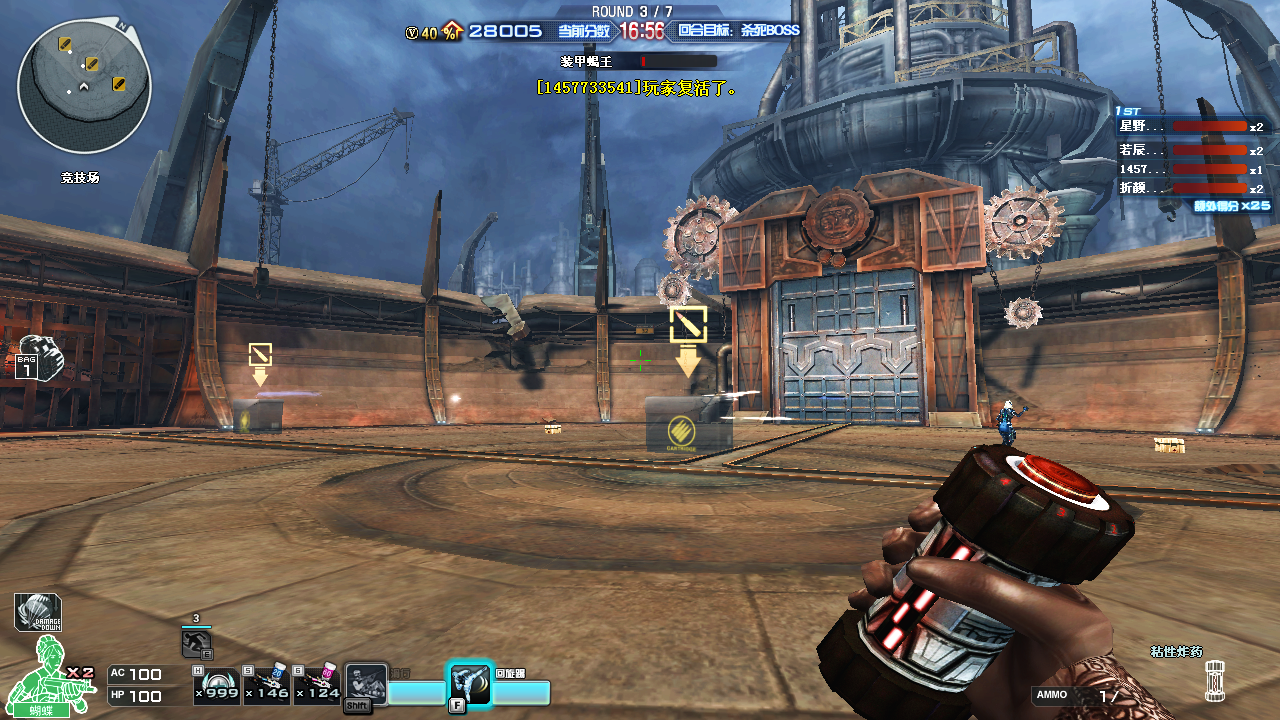
Task: Click the kill BOSS round objective label
Action: click(739, 31)
